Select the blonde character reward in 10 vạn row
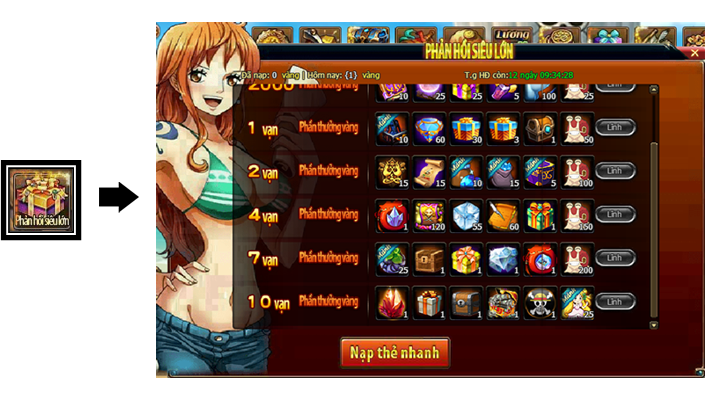Image resolution: width=705 pixels, height=400 pixels. (x=577, y=302)
